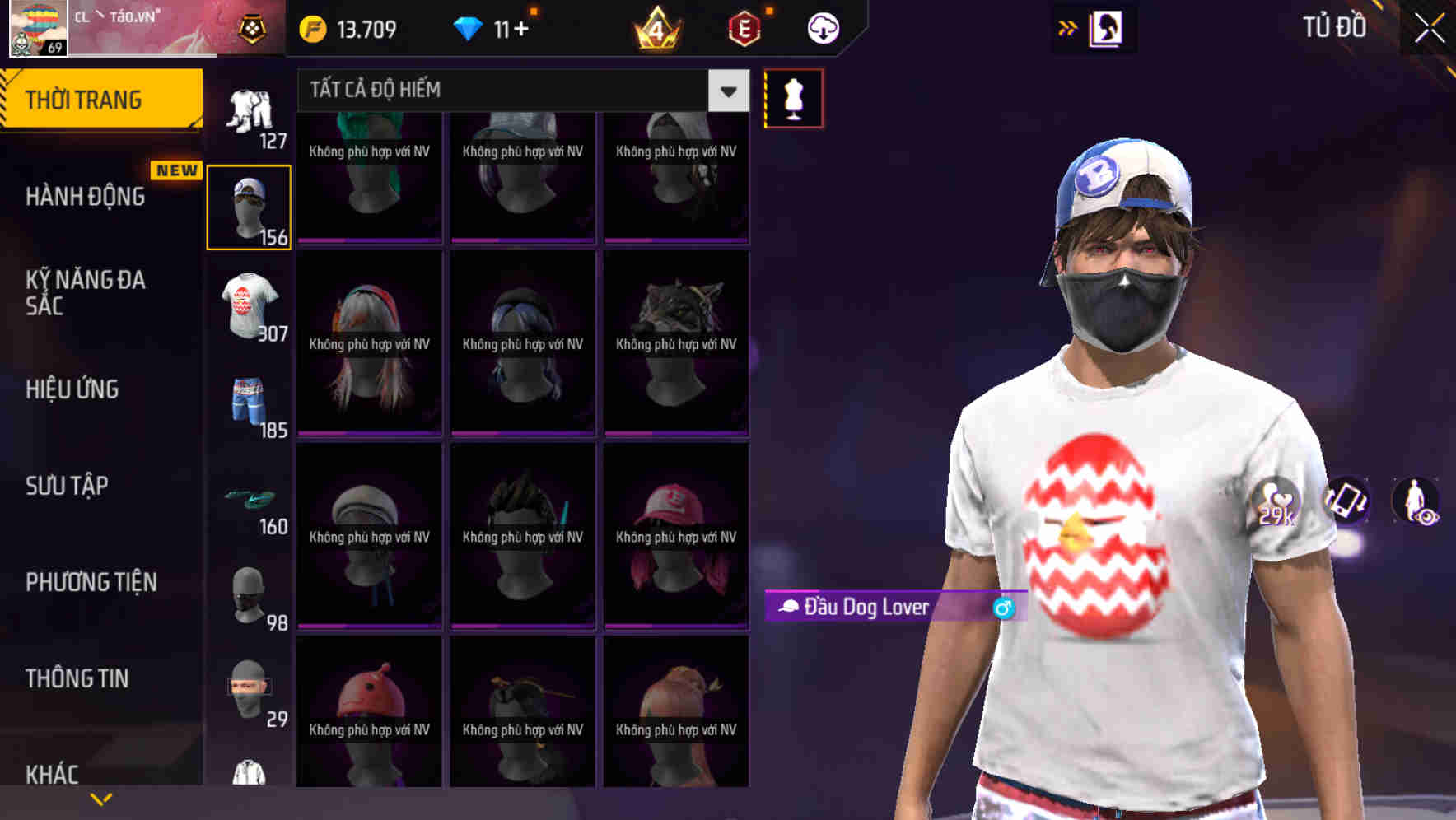This screenshot has height=820, width=1456.
Task: Toggle the mannequin preview next to rarity filter
Action: 793,97
